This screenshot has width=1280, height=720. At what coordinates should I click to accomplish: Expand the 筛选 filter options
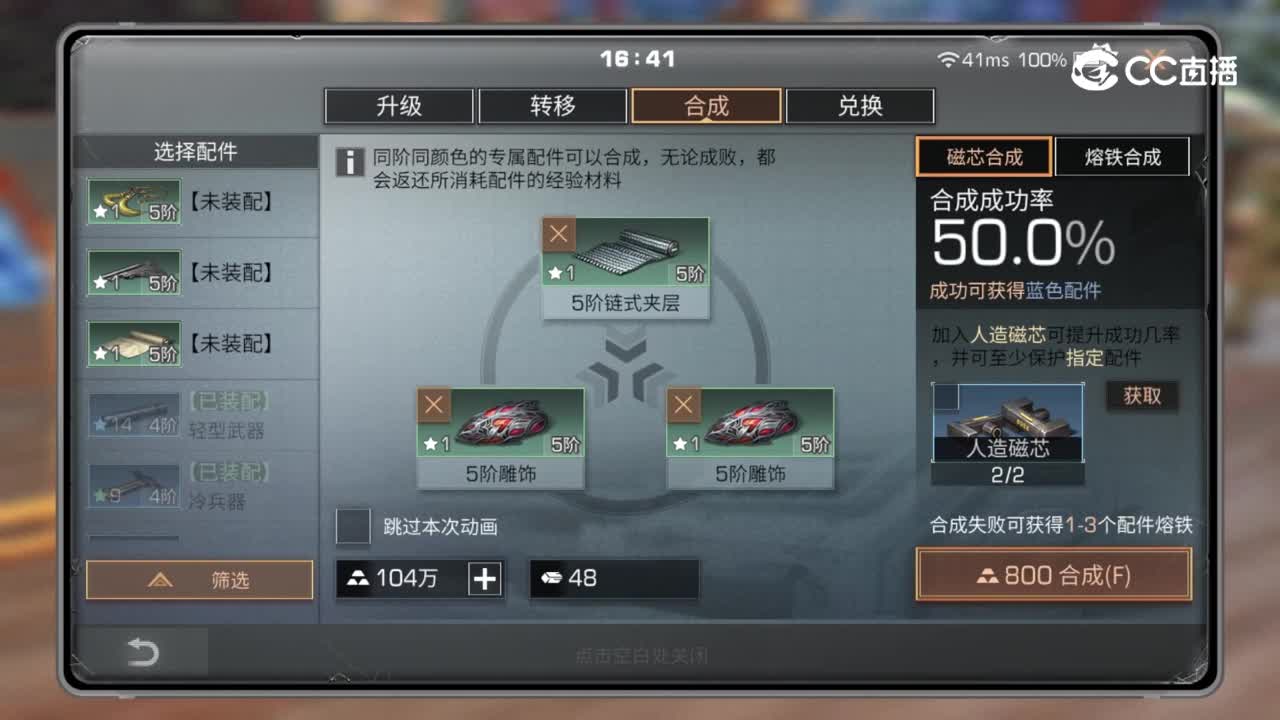[199, 580]
